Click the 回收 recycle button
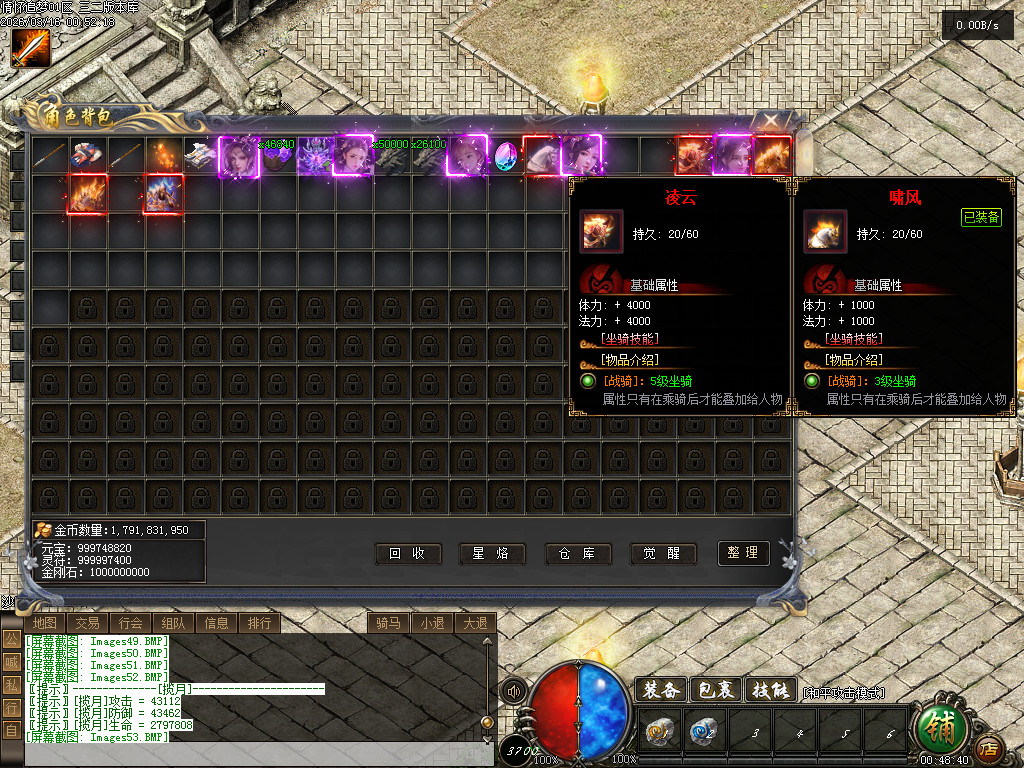The image size is (1024, 768). click(x=407, y=553)
